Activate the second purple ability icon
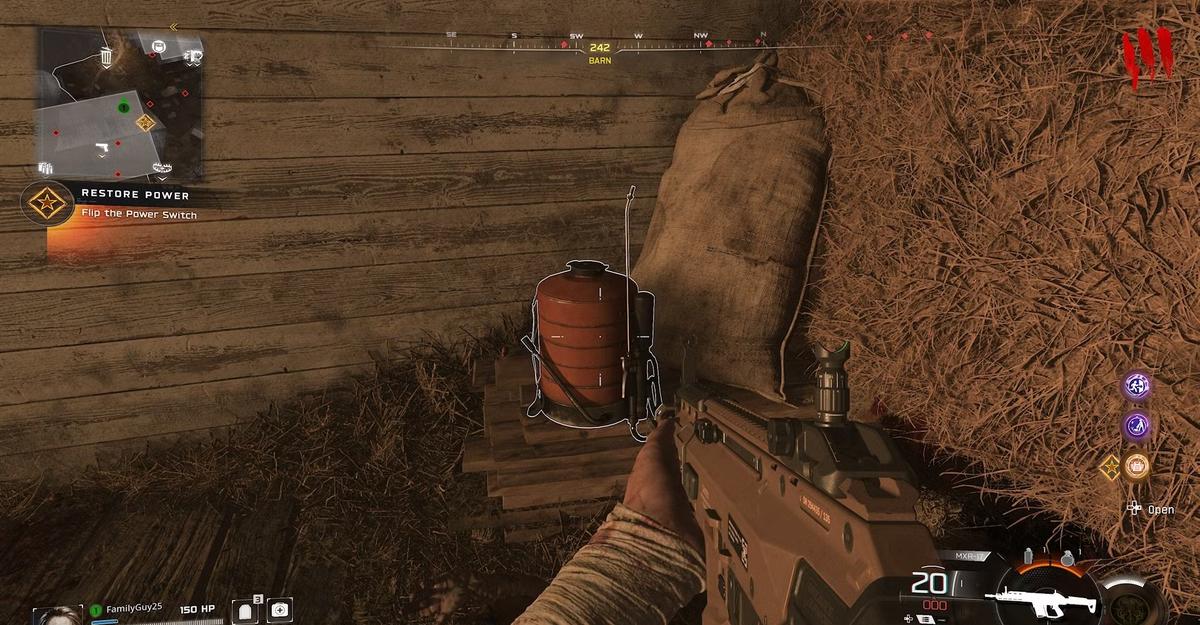The width and height of the screenshot is (1200, 625). [1137, 426]
